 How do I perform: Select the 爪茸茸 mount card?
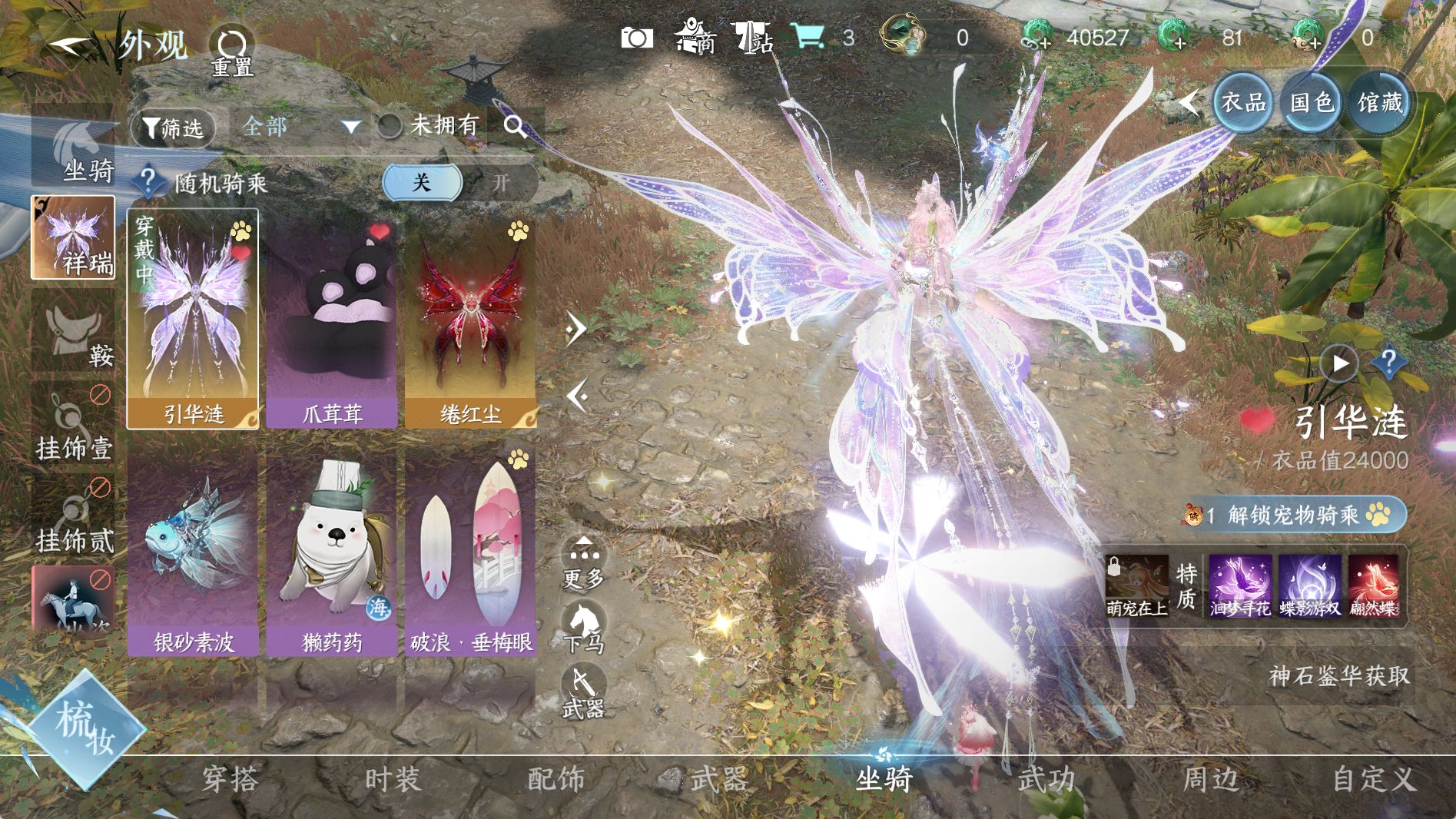(331, 319)
